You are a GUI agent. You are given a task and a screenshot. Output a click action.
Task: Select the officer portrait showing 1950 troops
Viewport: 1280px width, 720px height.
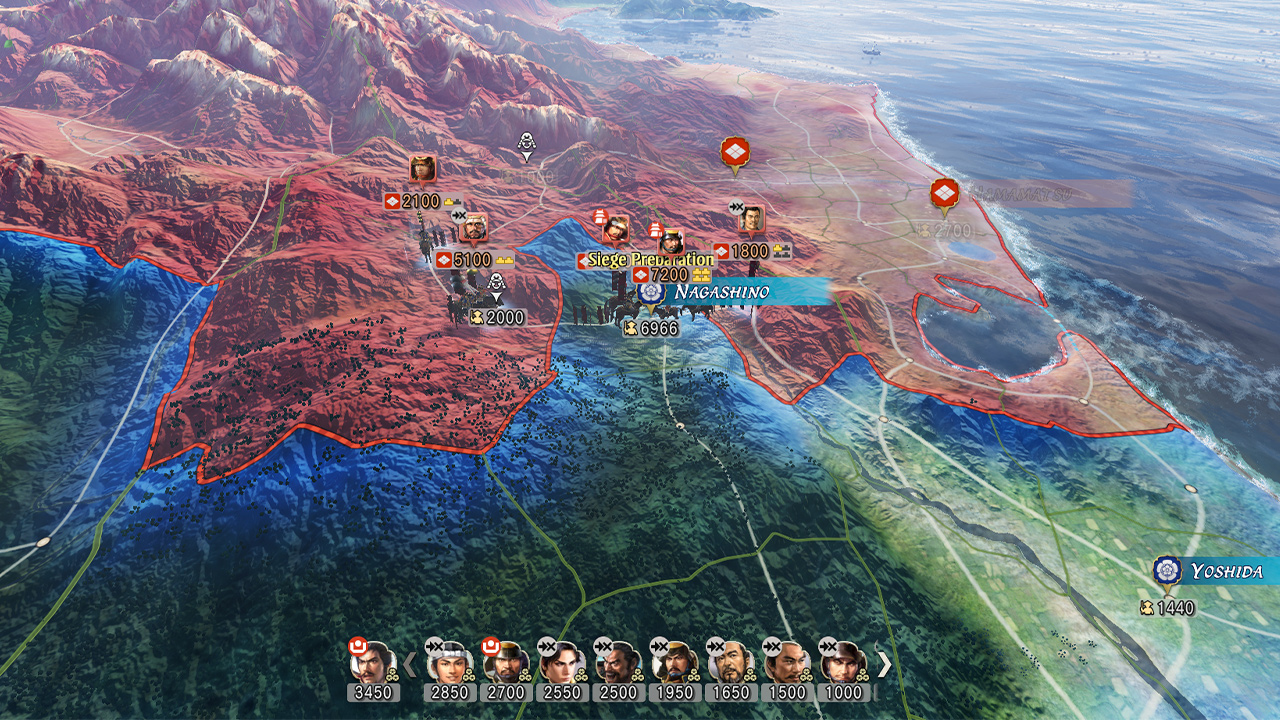674,663
